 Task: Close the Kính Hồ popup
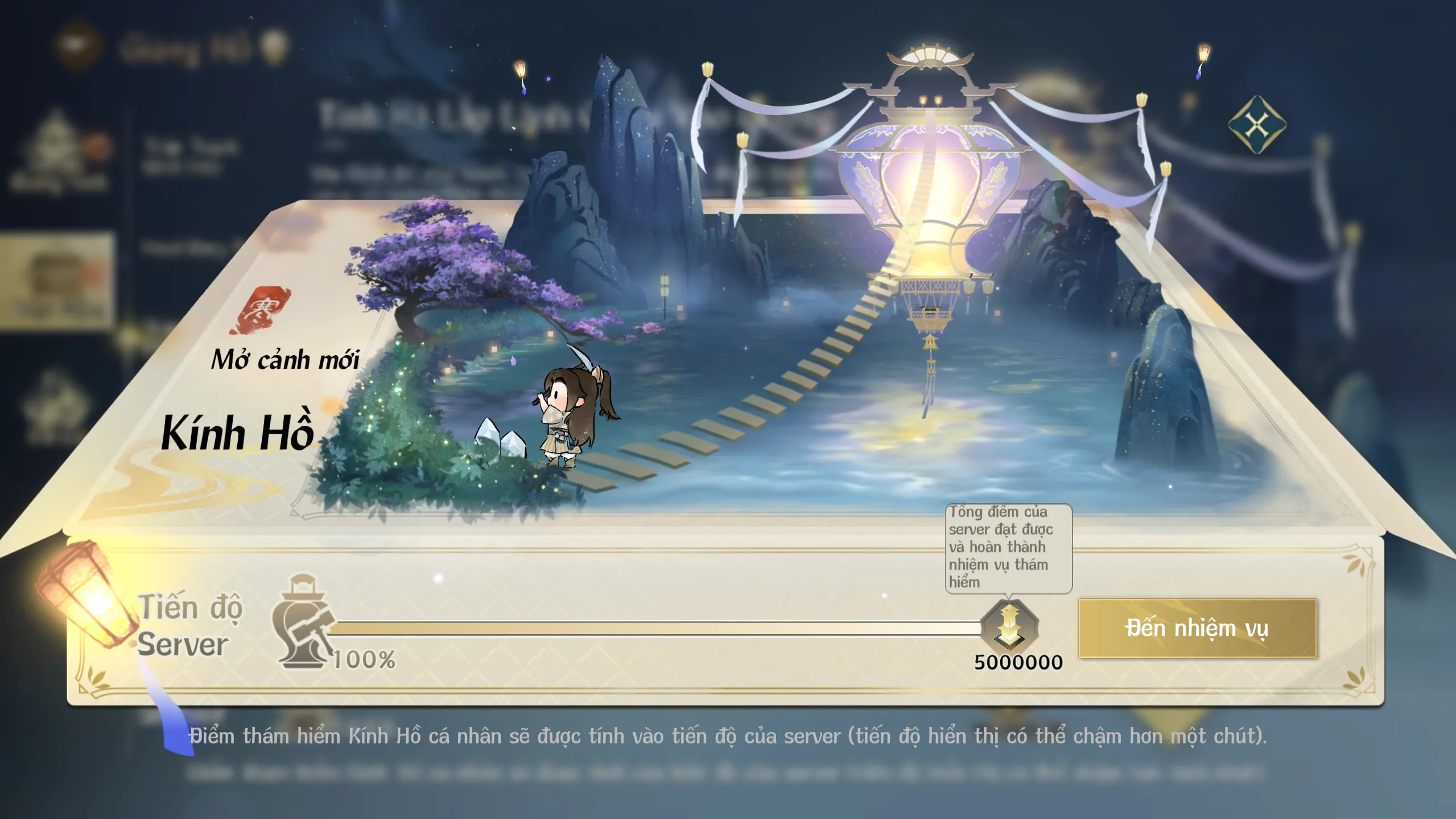[x=1257, y=125]
